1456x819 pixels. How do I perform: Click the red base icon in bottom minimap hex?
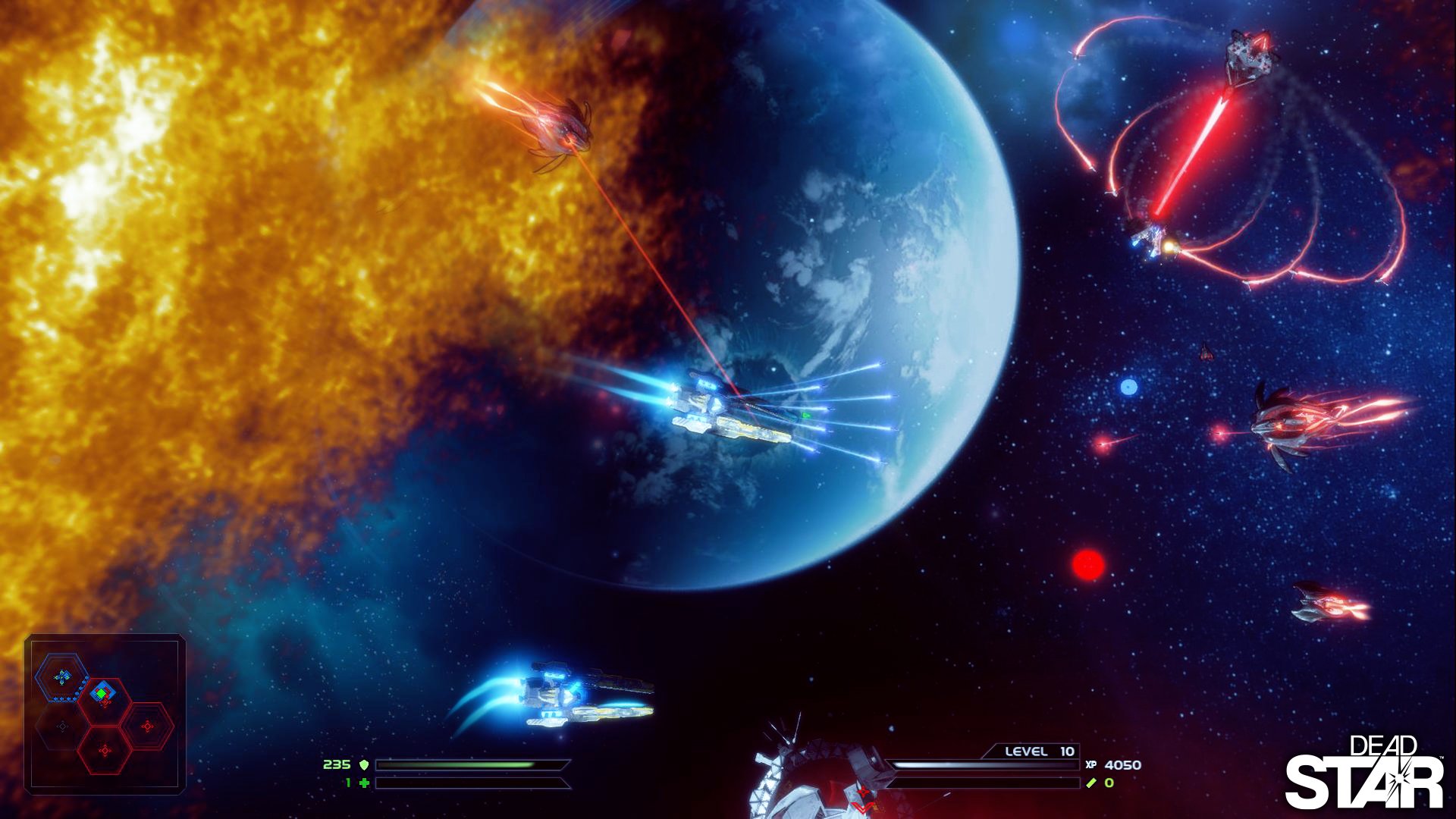tap(105, 749)
